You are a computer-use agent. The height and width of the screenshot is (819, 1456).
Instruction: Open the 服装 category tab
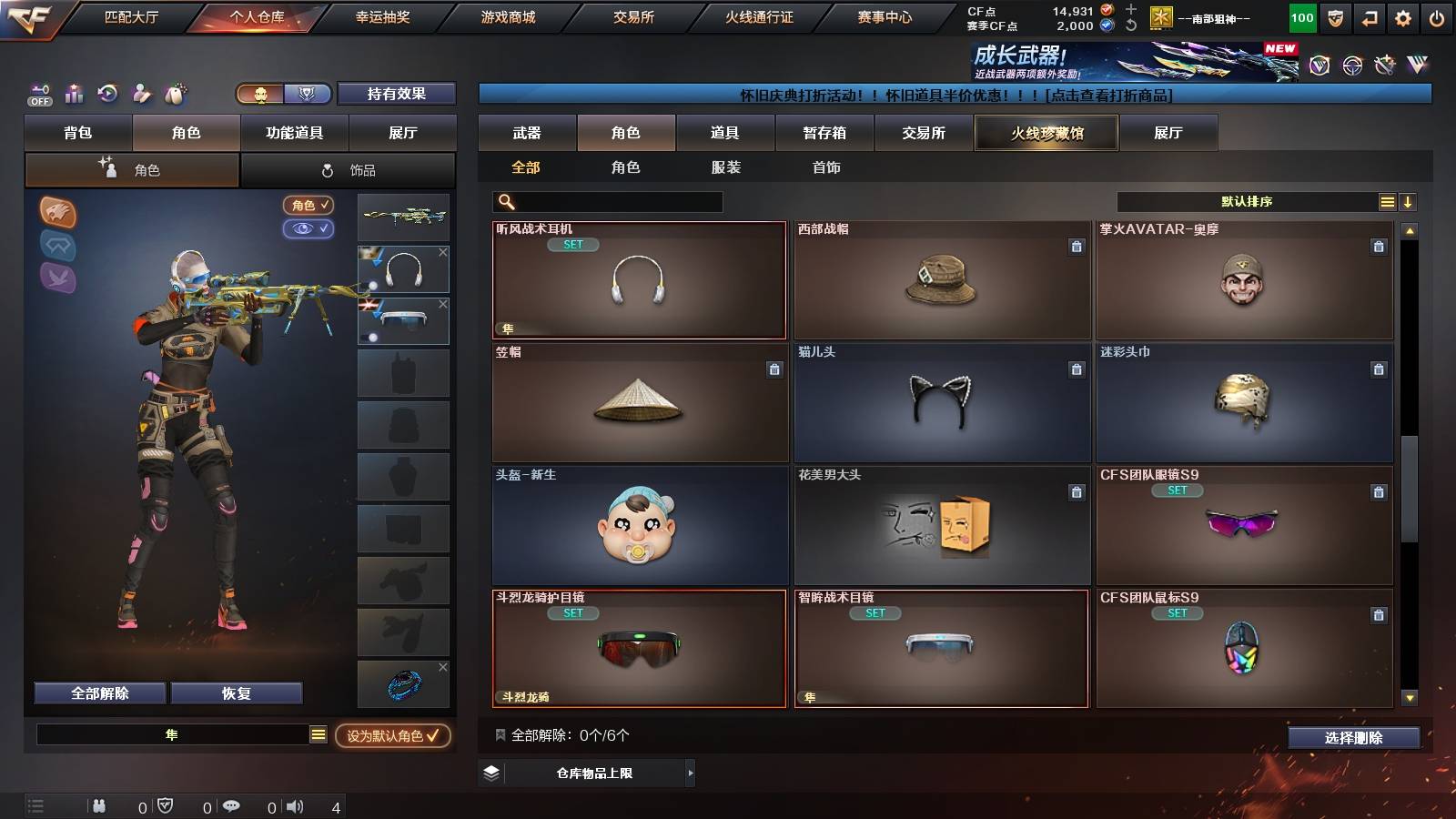pos(723,167)
